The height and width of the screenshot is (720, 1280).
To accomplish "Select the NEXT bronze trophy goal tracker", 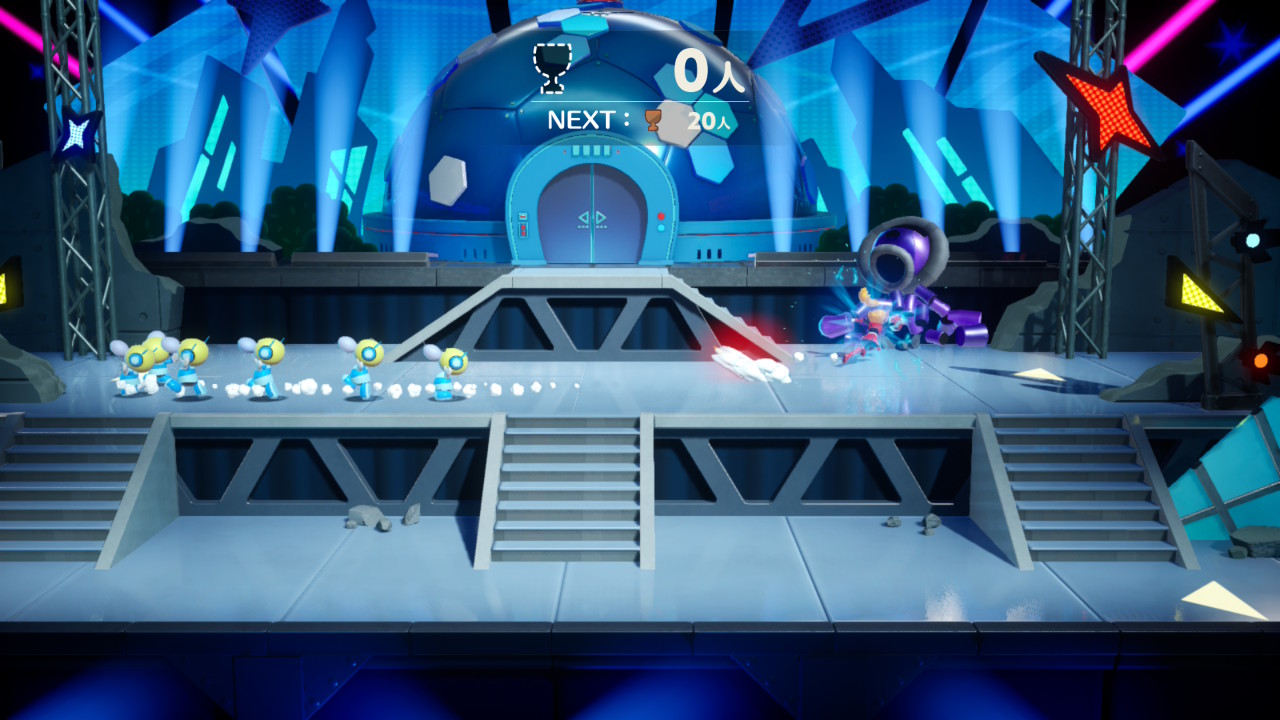I will tap(641, 121).
